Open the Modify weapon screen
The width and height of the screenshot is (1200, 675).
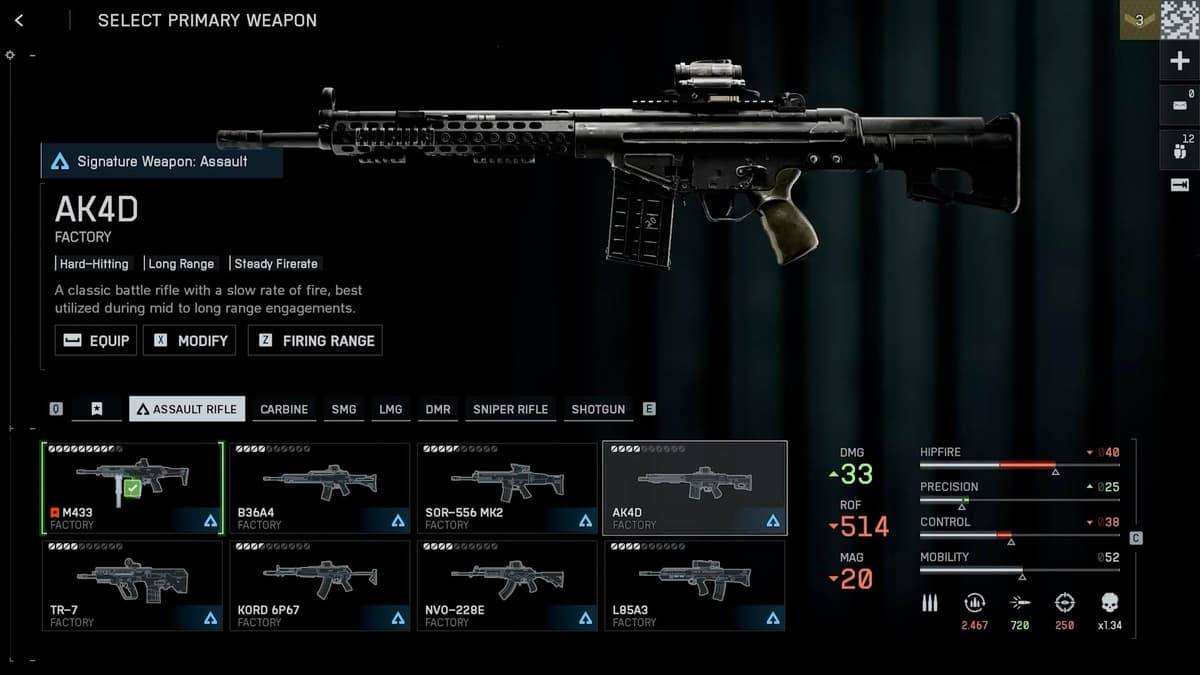pos(190,340)
